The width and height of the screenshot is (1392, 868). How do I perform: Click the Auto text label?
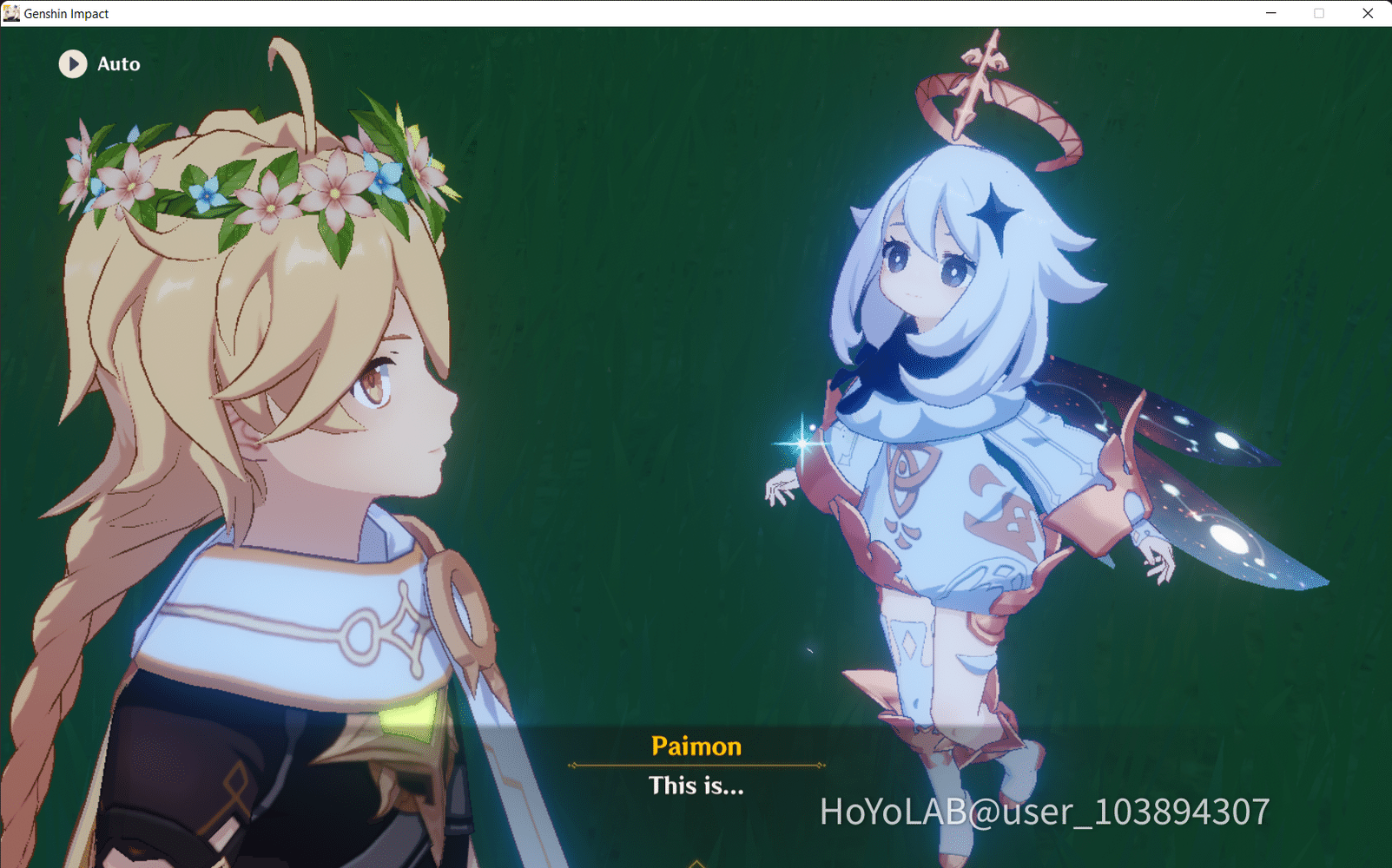[x=119, y=63]
